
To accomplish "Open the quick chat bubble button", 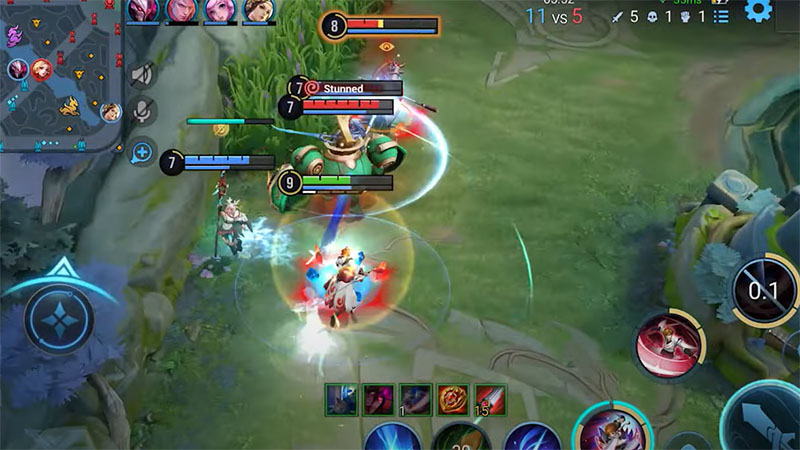I will click(x=143, y=153).
